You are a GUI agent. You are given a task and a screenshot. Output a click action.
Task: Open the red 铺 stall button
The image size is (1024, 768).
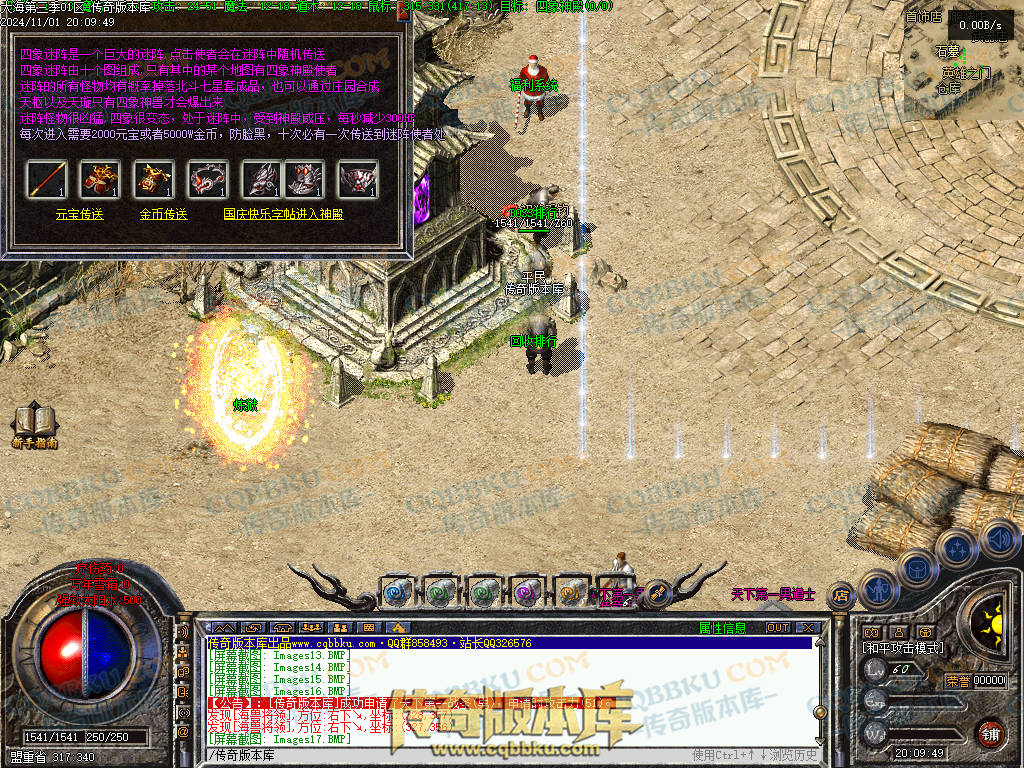click(x=990, y=735)
